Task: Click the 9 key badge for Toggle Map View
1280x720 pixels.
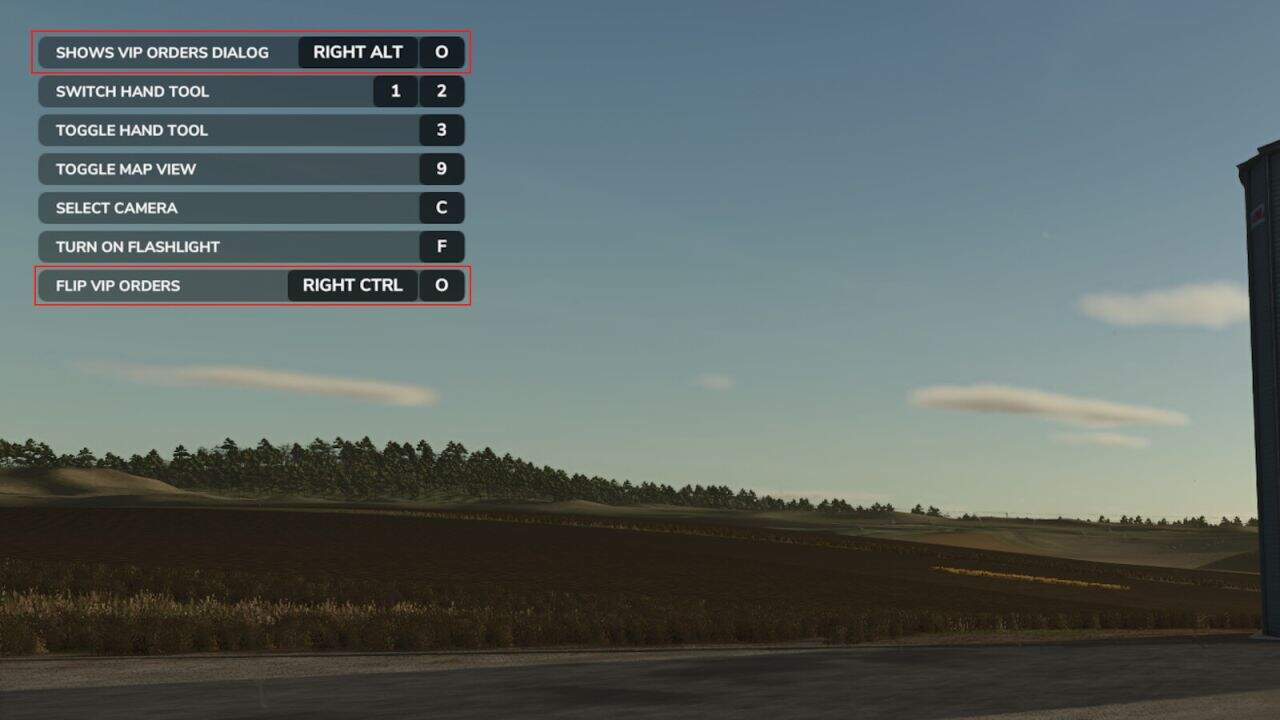Action: [x=441, y=169]
